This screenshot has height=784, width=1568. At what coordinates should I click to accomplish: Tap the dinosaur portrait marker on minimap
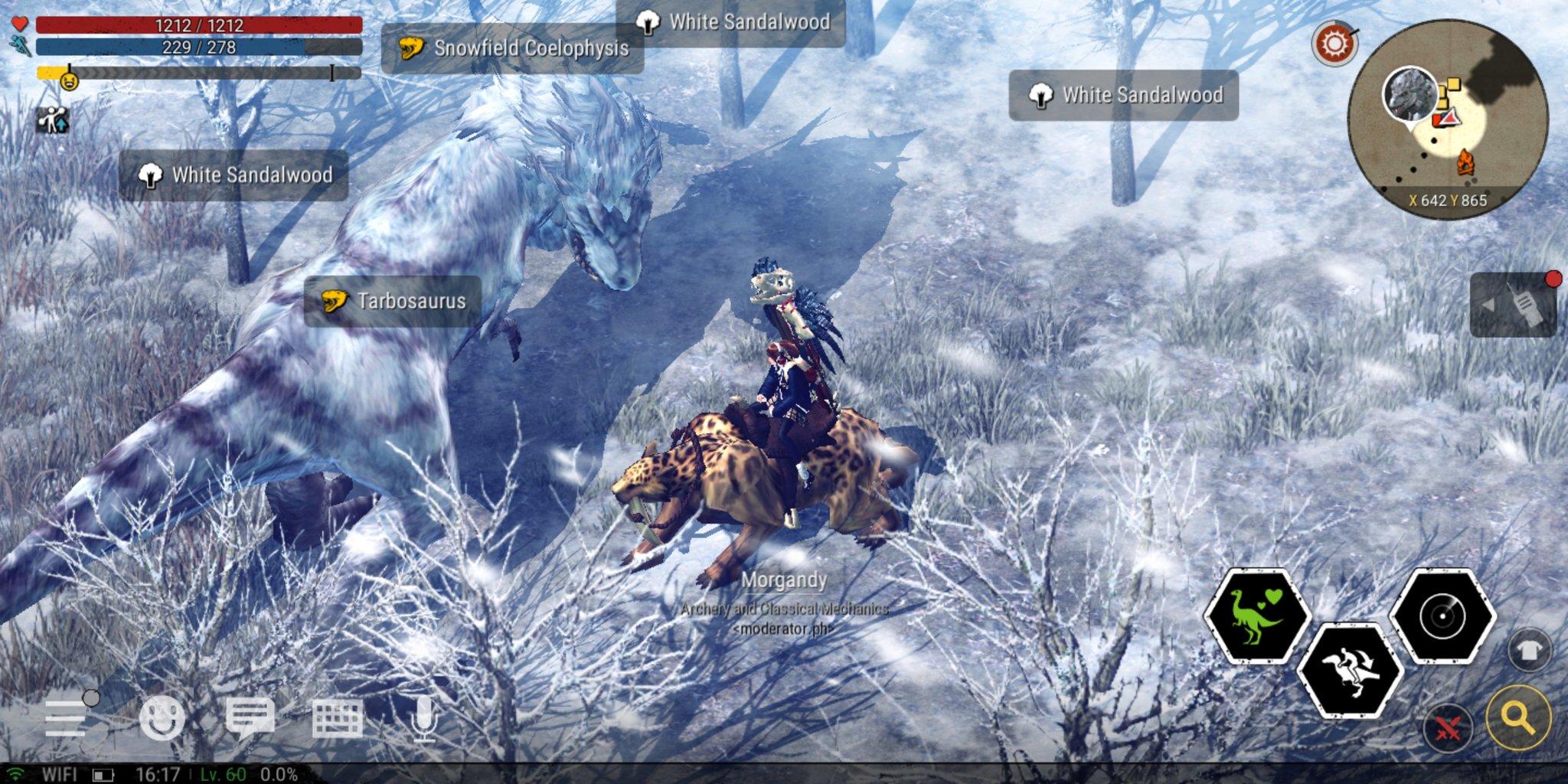(1410, 94)
